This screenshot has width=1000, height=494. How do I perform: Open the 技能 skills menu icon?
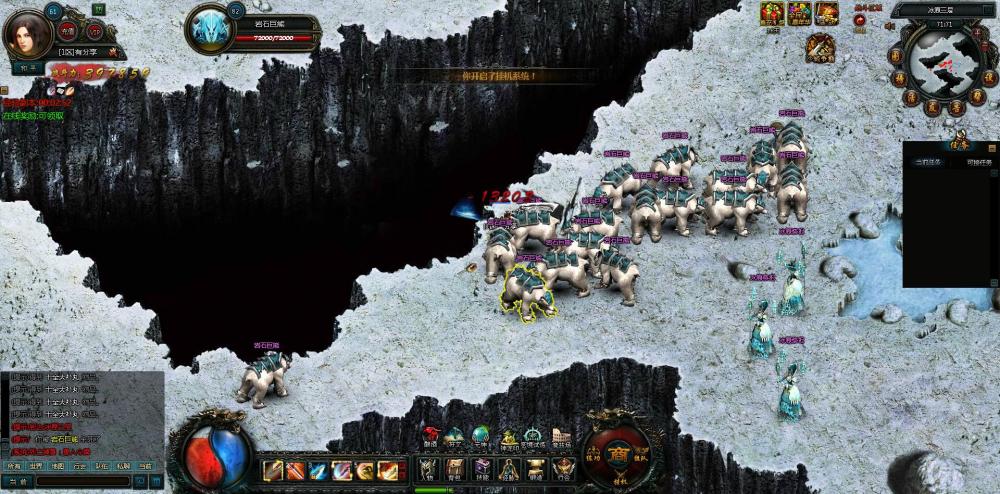point(482,469)
